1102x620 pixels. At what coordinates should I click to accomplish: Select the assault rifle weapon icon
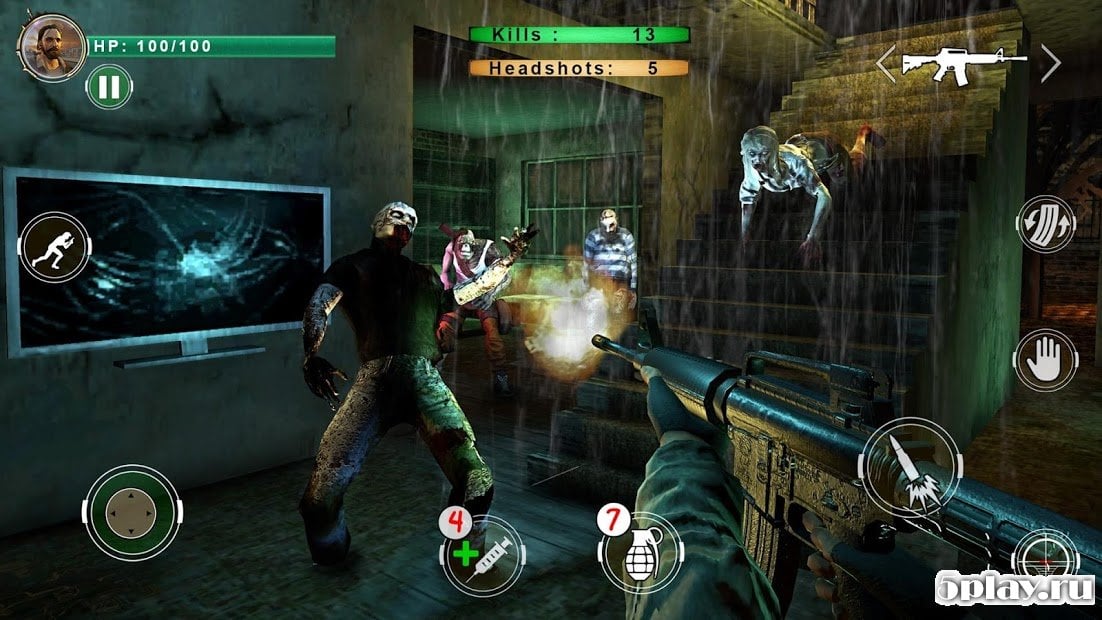(962, 64)
